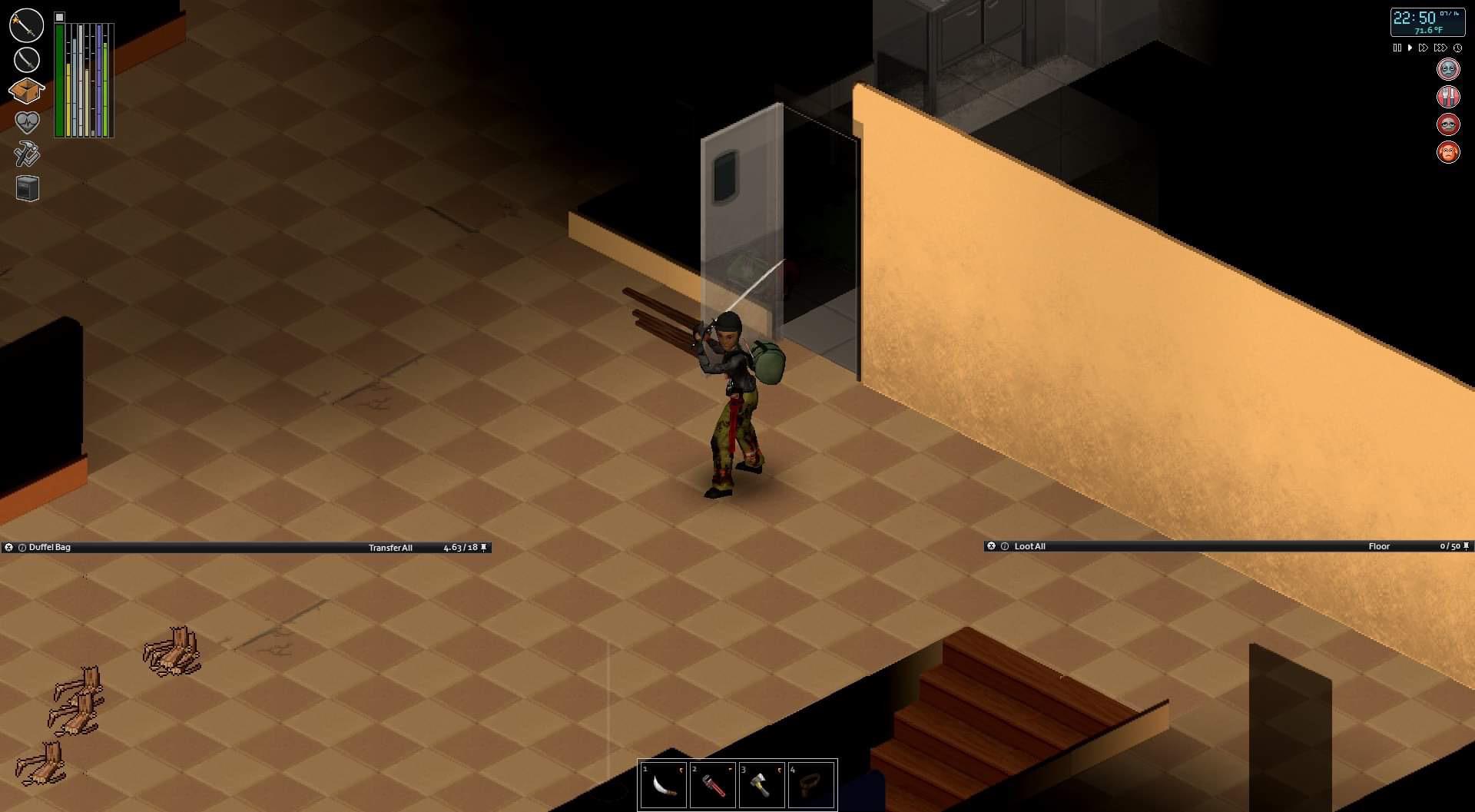The width and height of the screenshot is (1475, 812).
Task: Open the crafting hammer icon
Action: pyautogui.click(x=26, y=154)
